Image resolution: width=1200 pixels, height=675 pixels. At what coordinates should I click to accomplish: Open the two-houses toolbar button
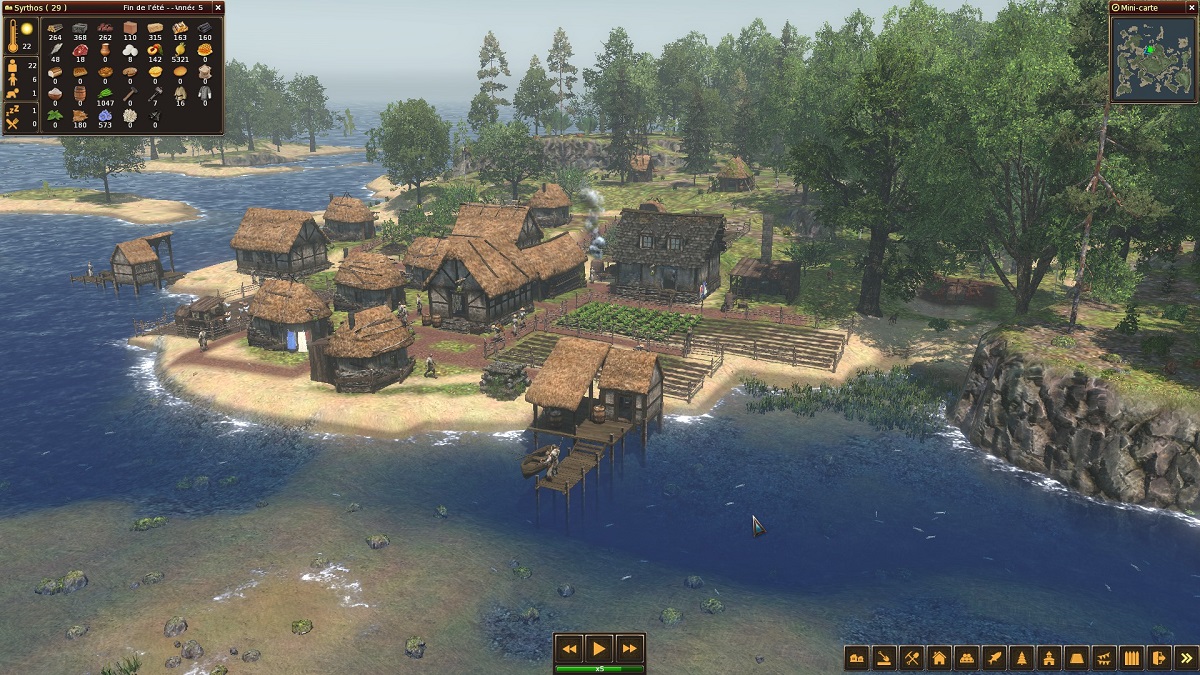[857, 658]
